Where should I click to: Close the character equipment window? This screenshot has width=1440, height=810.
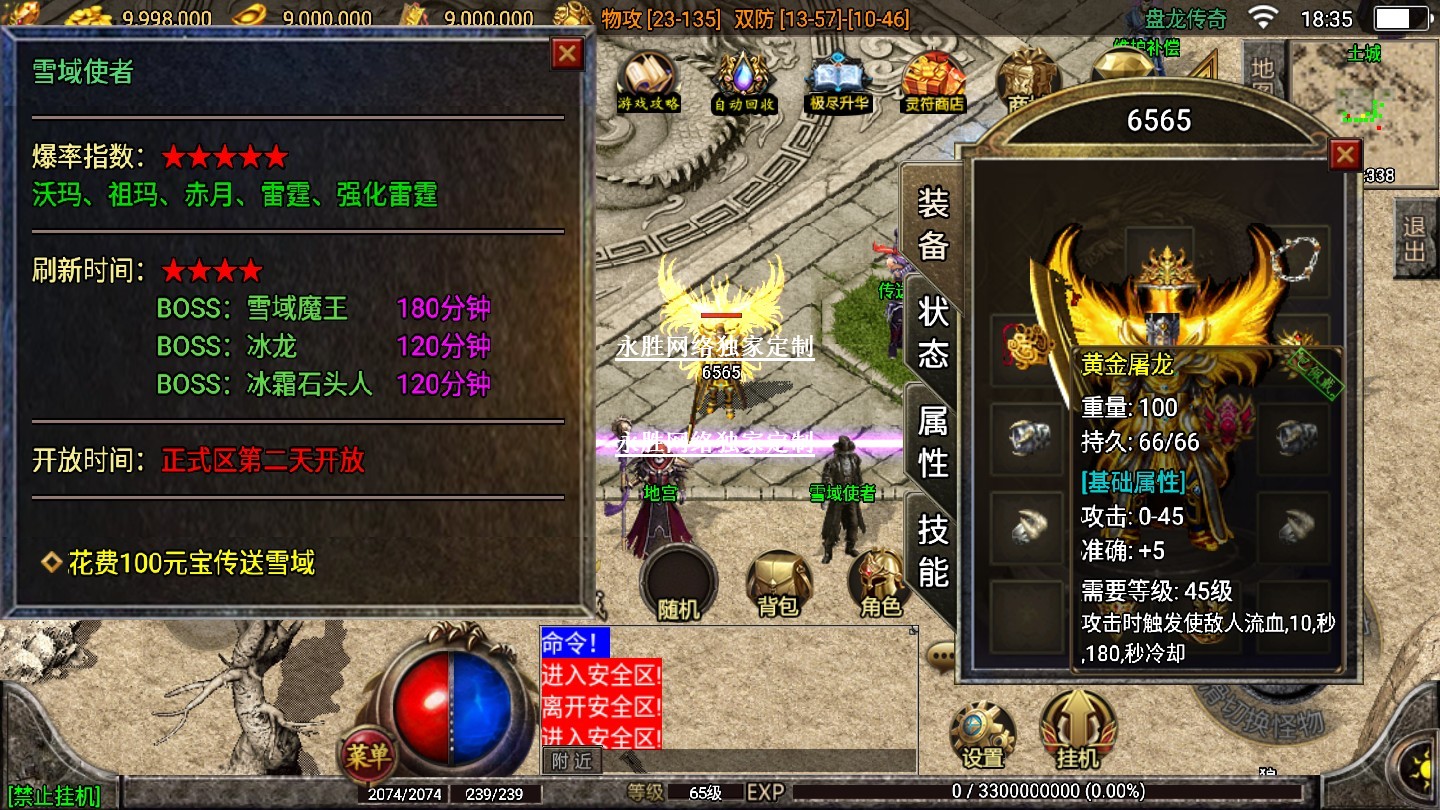[1345, 154]
